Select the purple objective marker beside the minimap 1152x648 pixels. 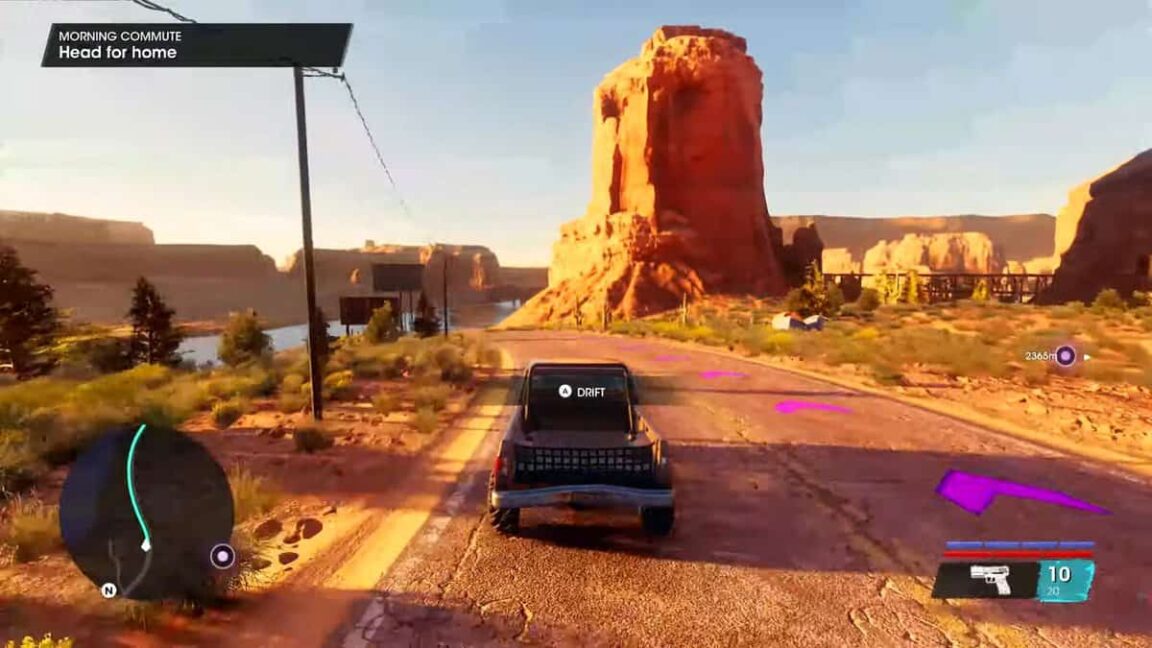(x=222, y=556)
